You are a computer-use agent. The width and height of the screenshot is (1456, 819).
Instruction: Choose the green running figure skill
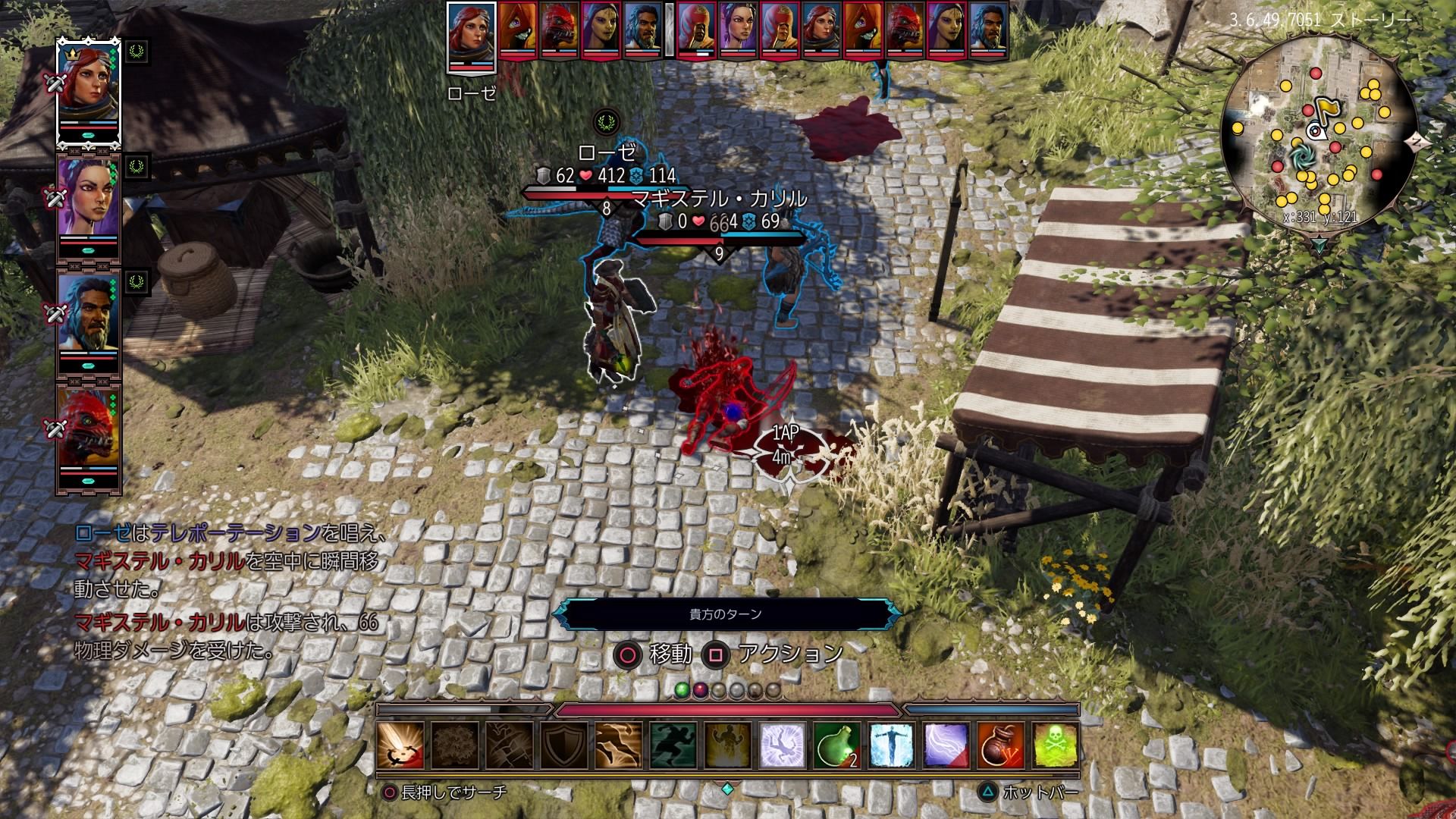[x=674, y=745]
